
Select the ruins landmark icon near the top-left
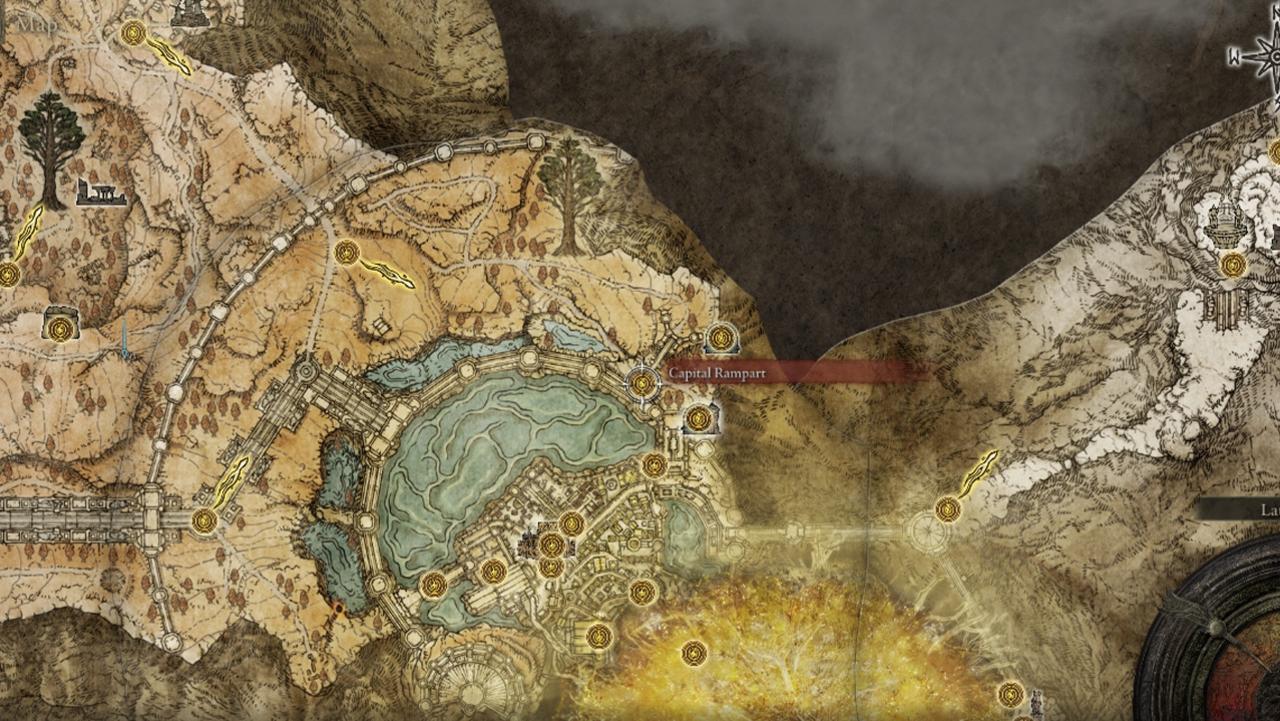tap(100, 192)
